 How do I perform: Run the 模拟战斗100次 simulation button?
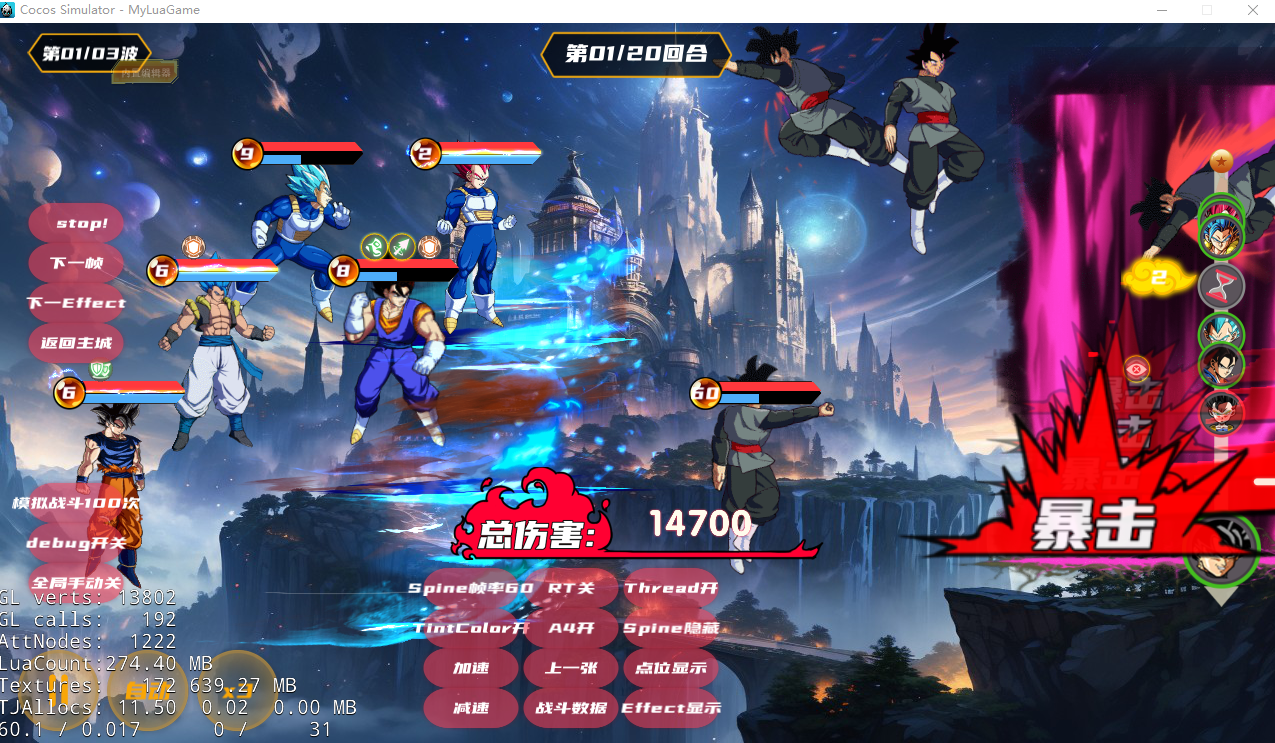(77, 503)
